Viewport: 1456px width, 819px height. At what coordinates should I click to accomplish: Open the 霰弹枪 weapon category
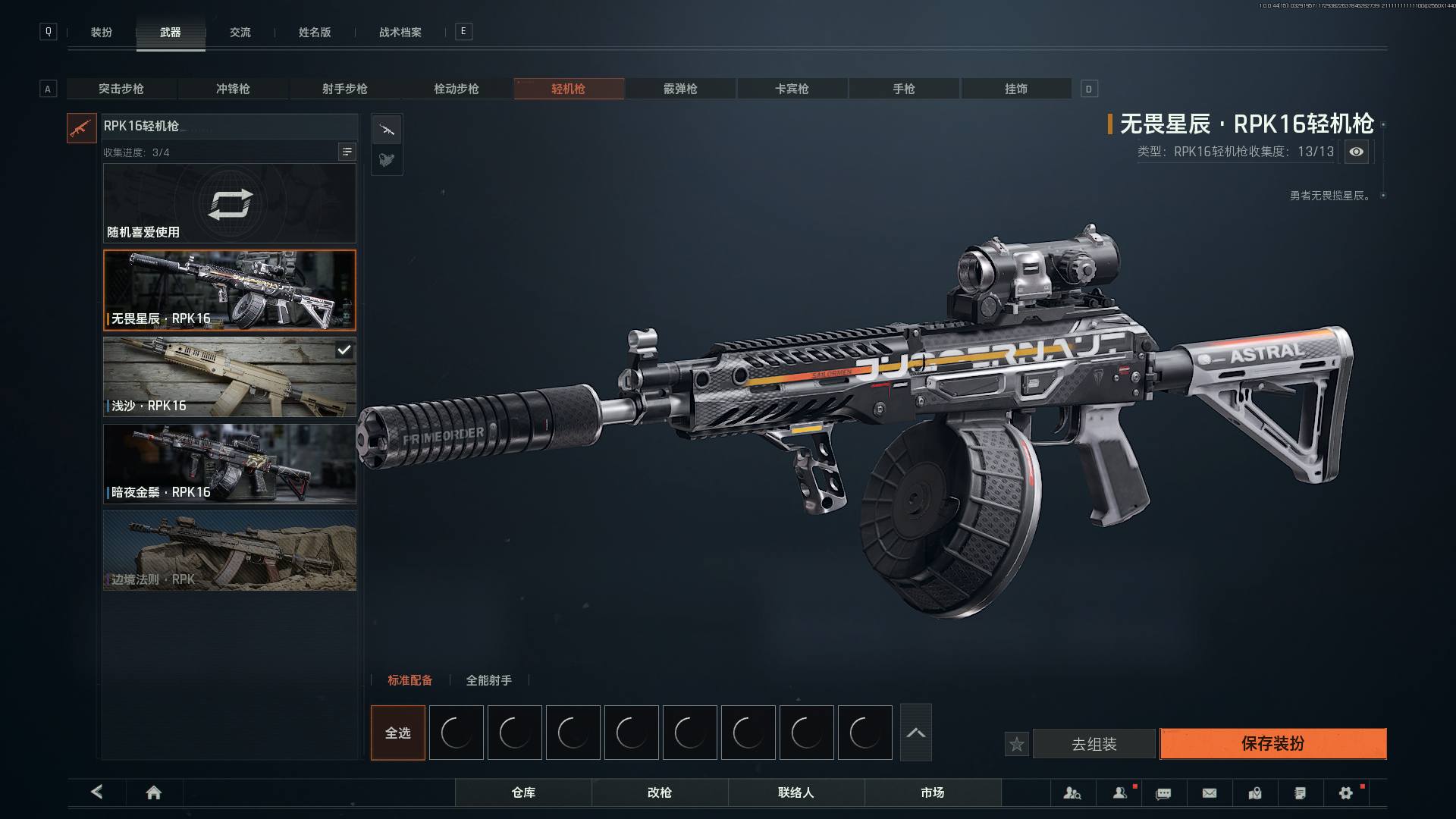tap(680, 89)
